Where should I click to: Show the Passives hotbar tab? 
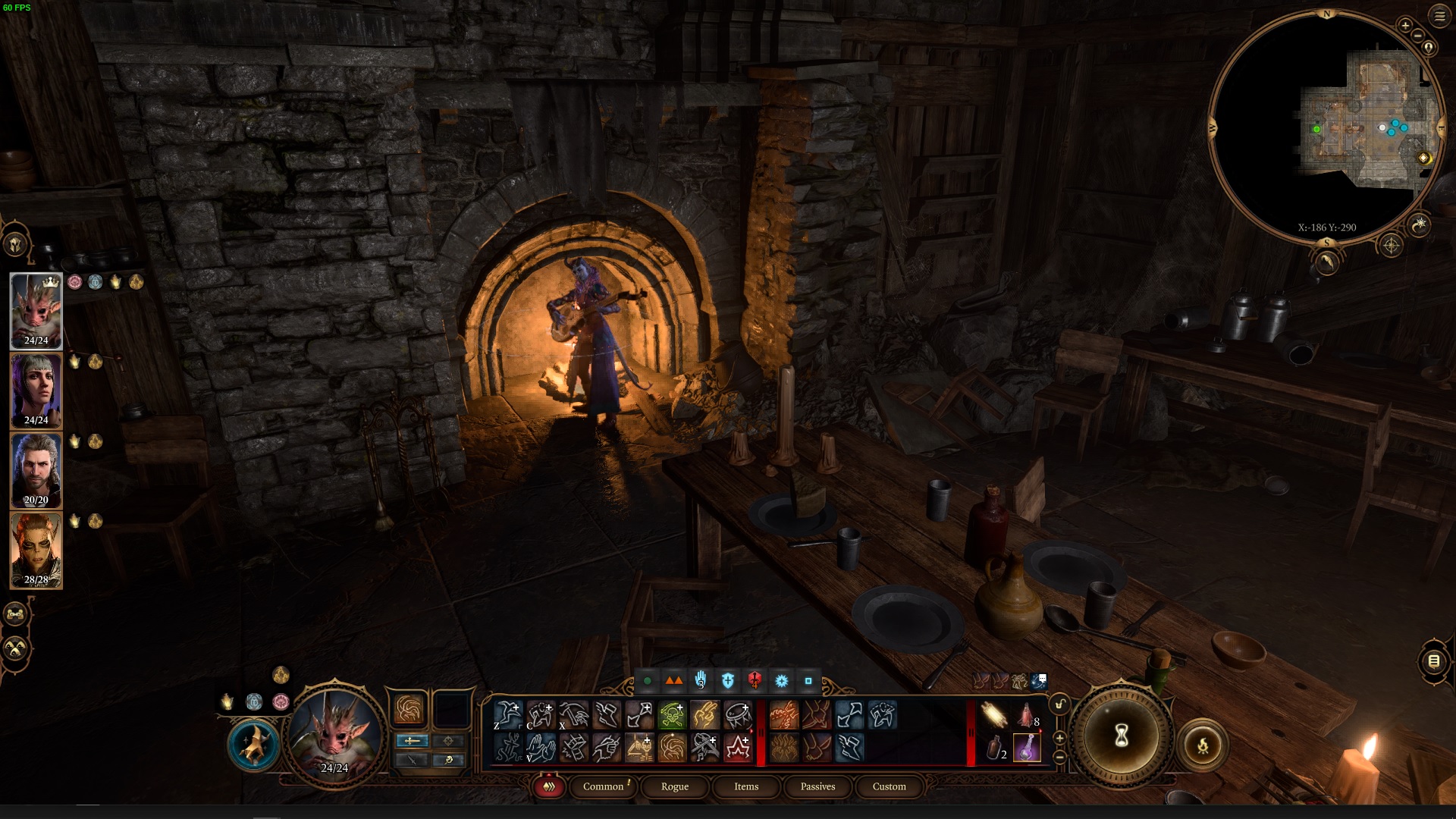coord(817,786)
